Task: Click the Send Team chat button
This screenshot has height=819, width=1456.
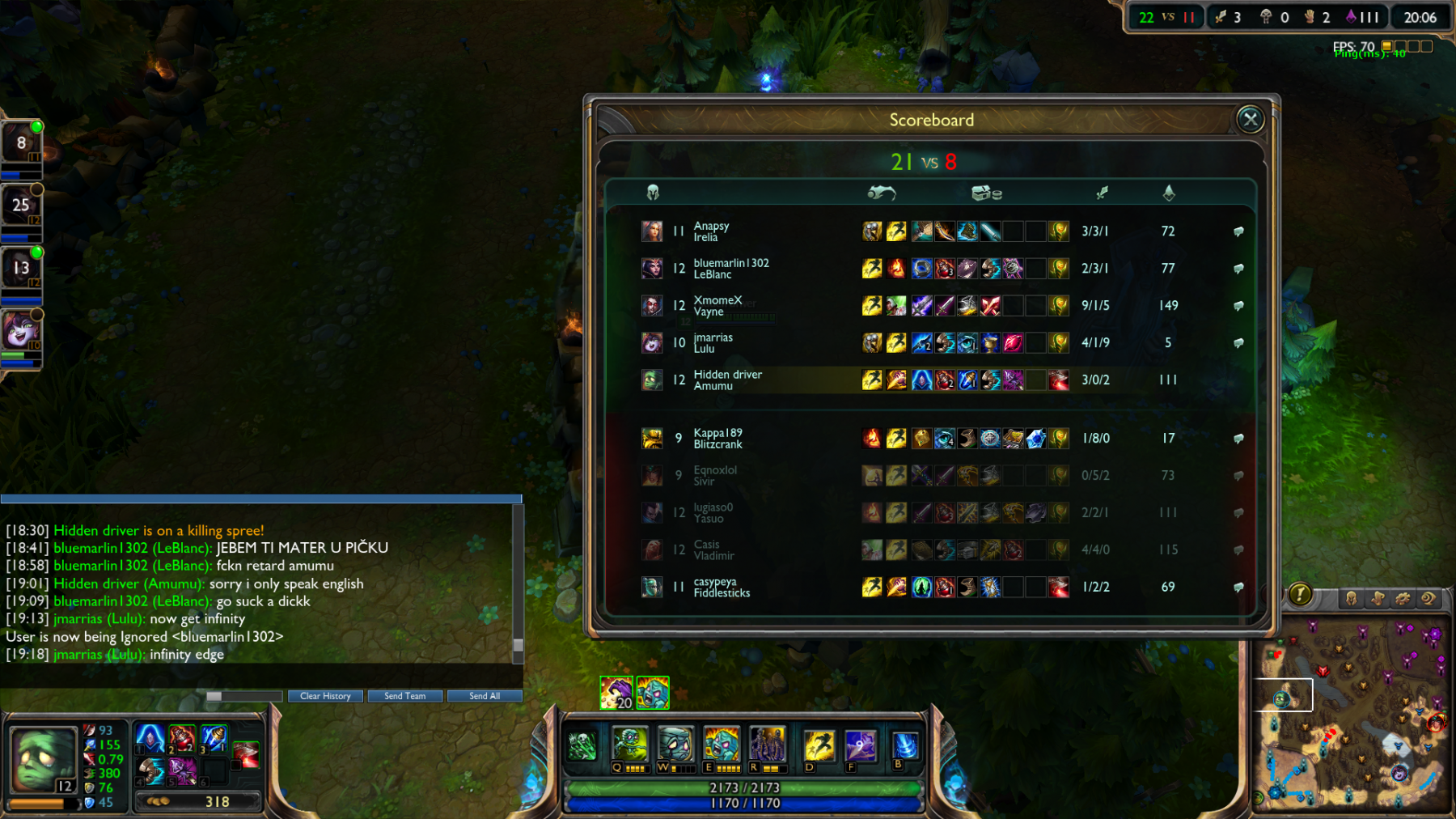Action: tap(404, 696)
